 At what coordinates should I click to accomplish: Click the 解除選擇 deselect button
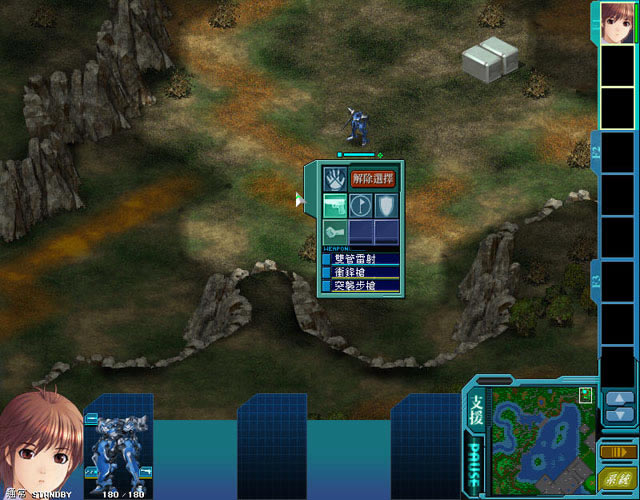point(372,179)
